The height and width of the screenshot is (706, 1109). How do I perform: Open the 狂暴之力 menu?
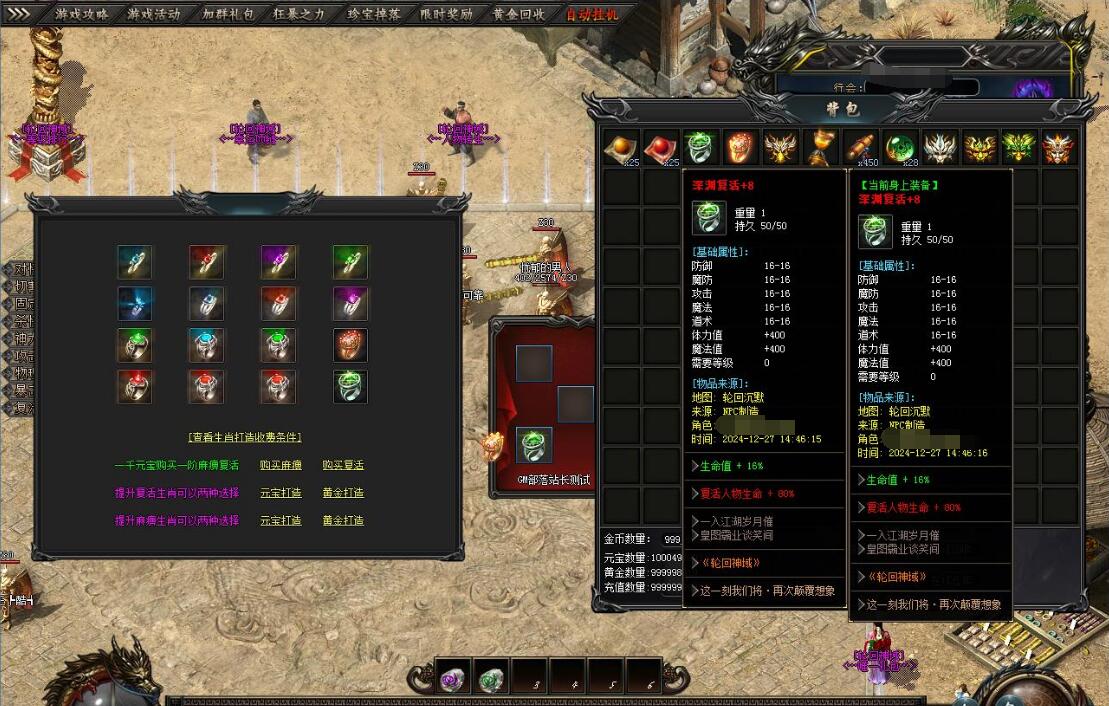click(300, 14)
